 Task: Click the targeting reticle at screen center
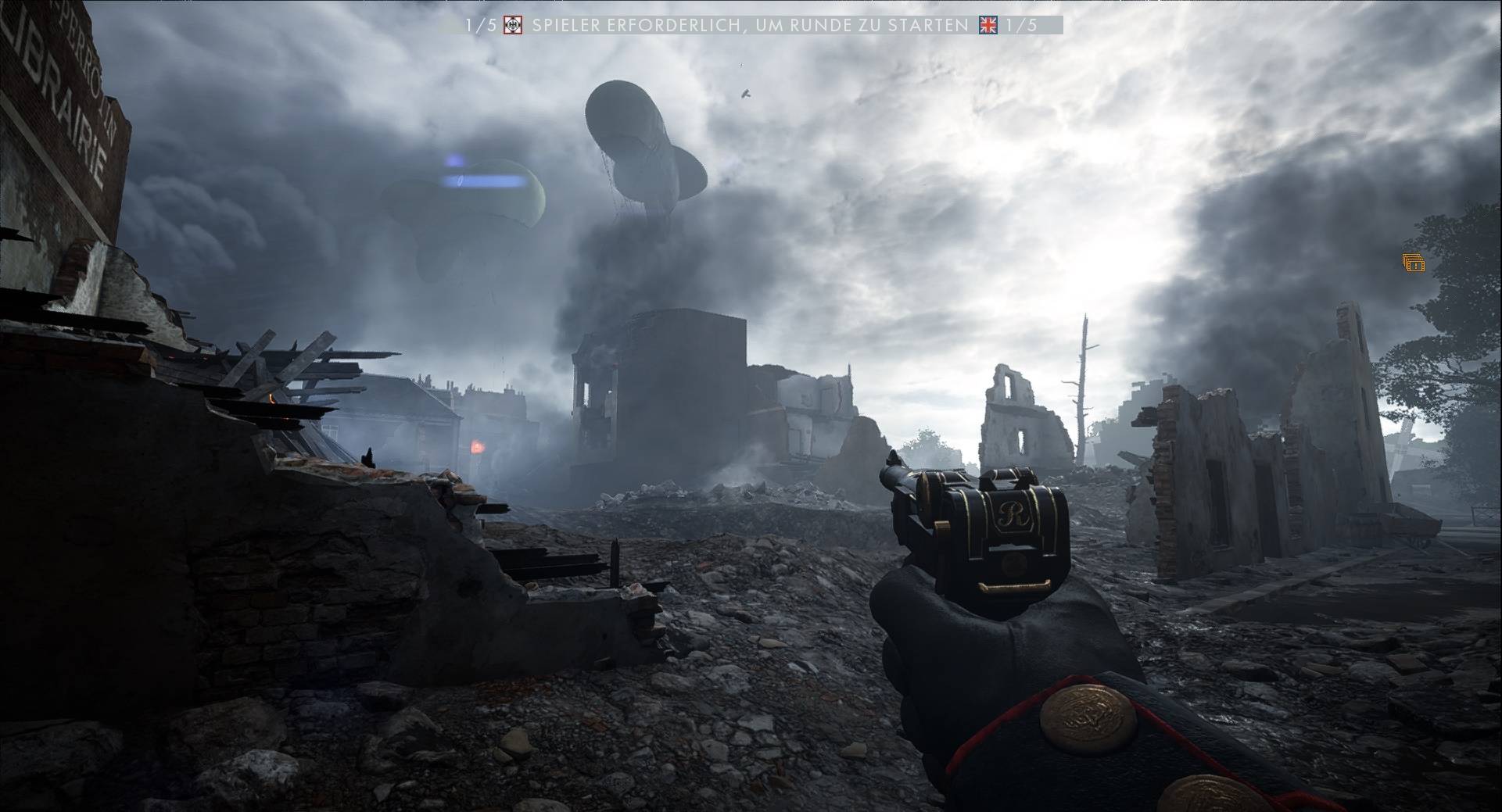[751, 406]
